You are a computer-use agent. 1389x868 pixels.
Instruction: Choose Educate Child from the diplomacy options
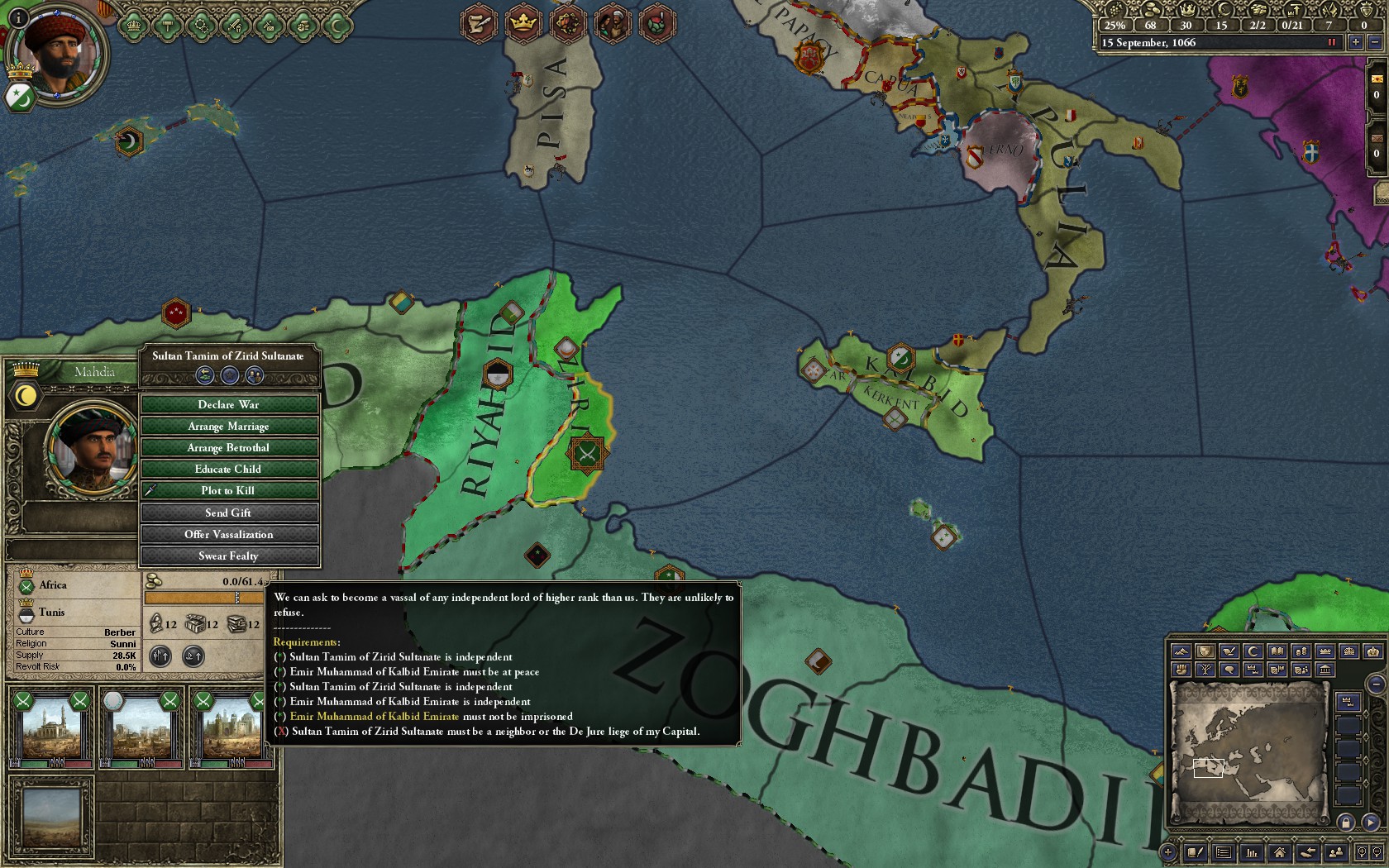coord(231,469)
